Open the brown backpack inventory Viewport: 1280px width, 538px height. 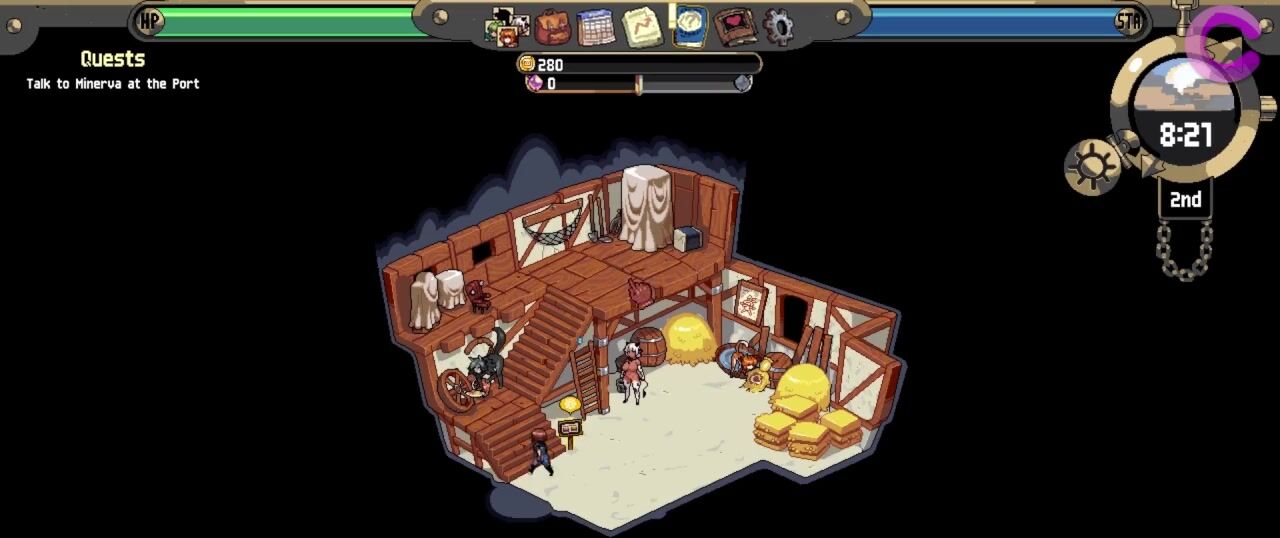[552, 27]
